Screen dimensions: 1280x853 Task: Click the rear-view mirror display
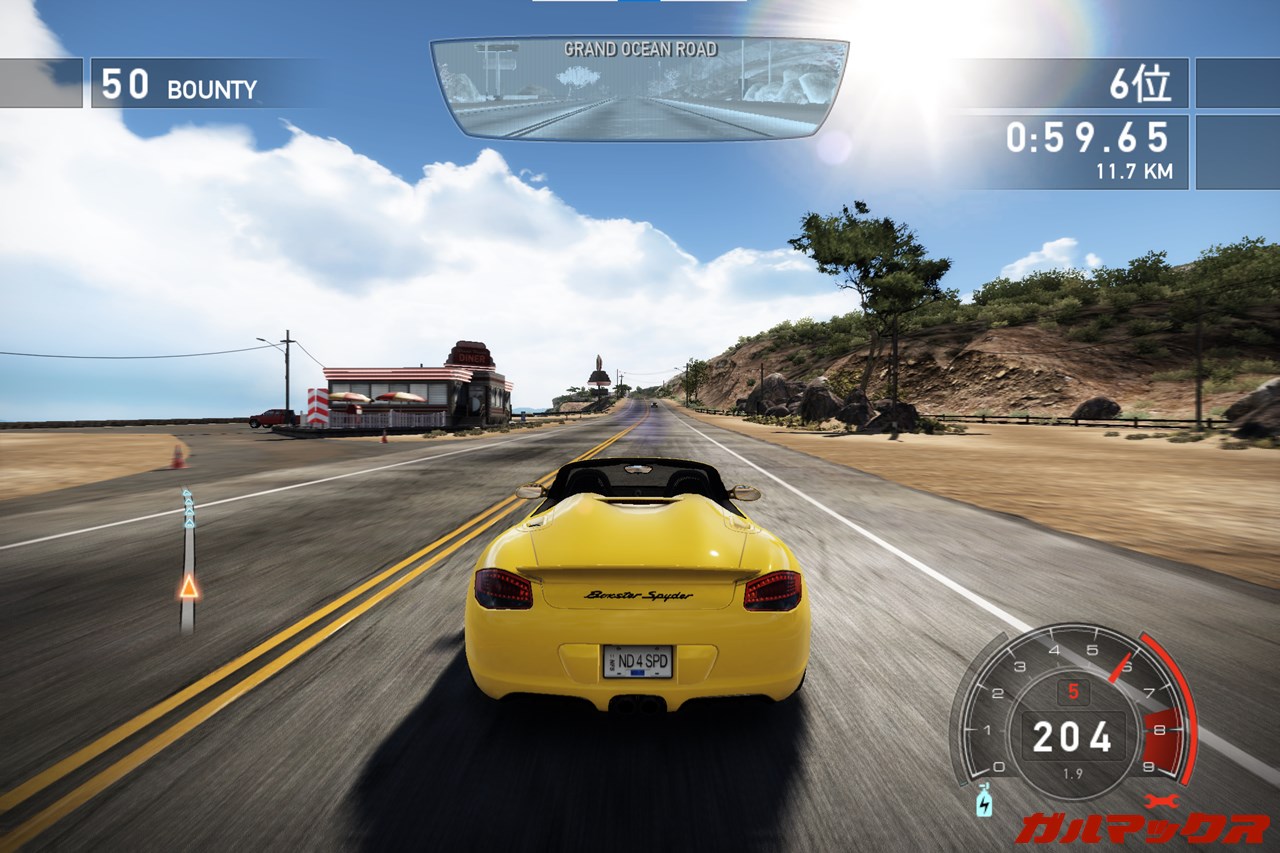[x=639, y=88]
